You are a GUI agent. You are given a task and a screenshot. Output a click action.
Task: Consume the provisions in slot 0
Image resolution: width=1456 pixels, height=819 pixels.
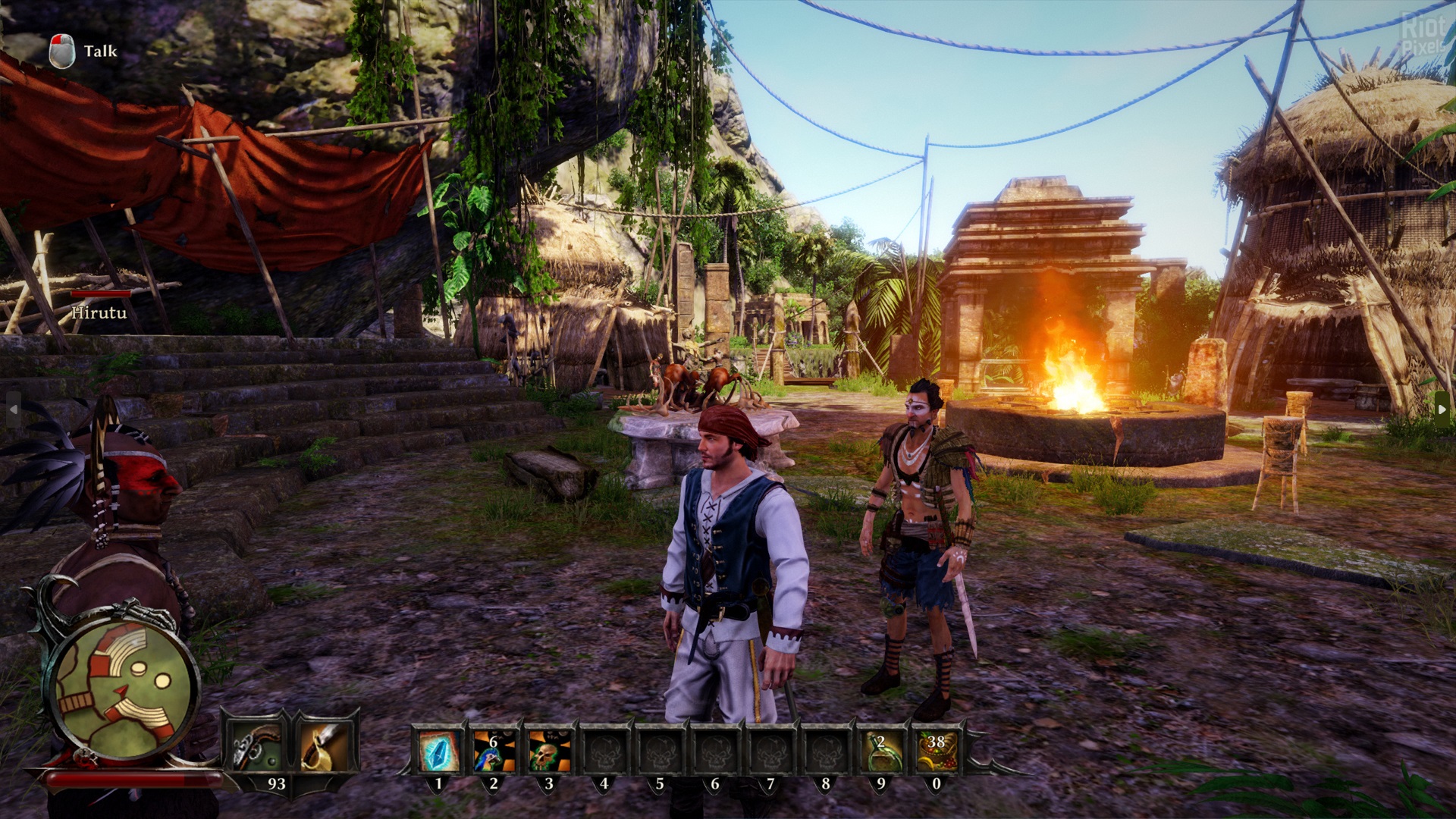[x=936, y=752]
